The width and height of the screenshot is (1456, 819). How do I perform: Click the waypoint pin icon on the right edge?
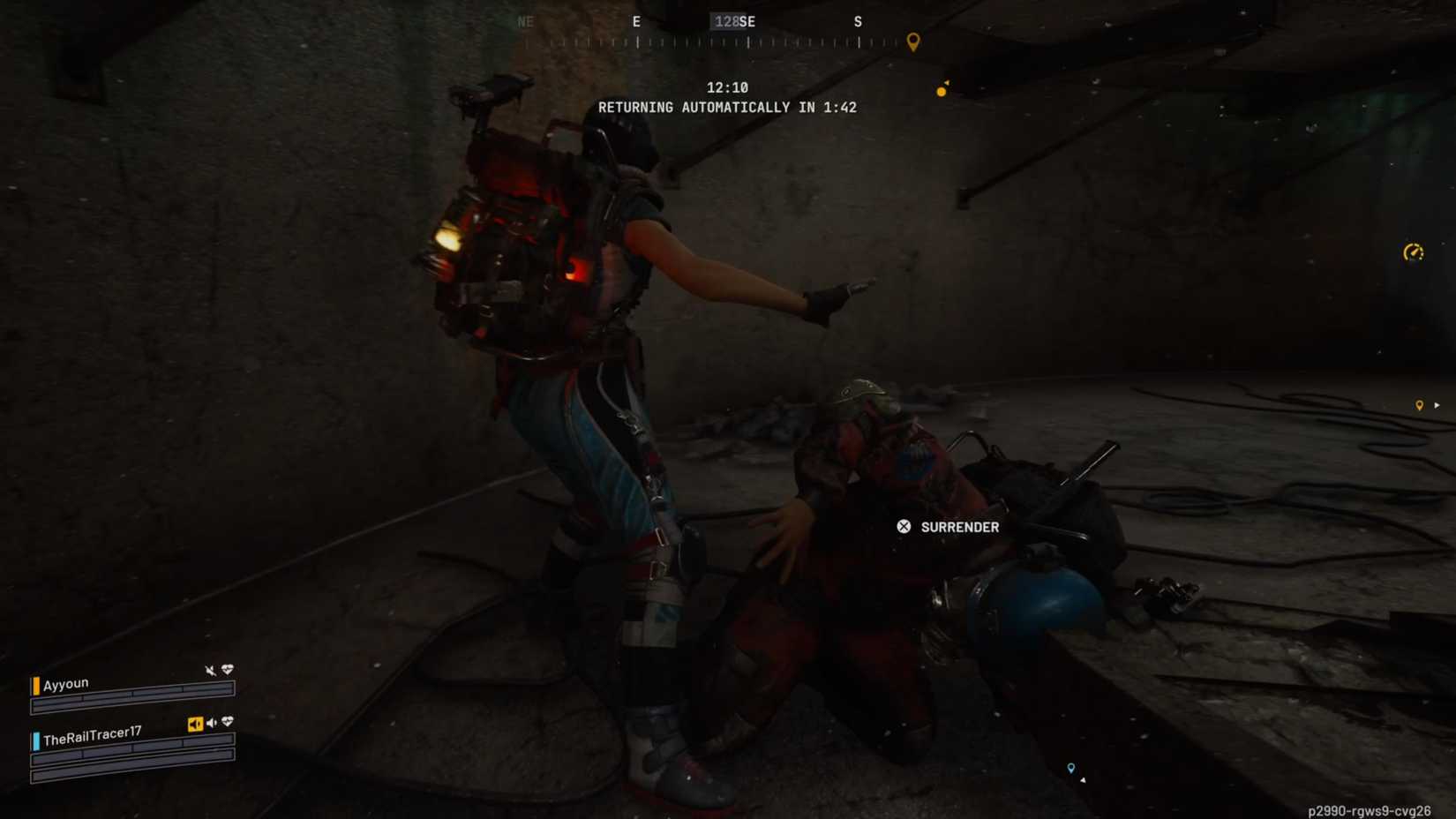coord(1420,405)
